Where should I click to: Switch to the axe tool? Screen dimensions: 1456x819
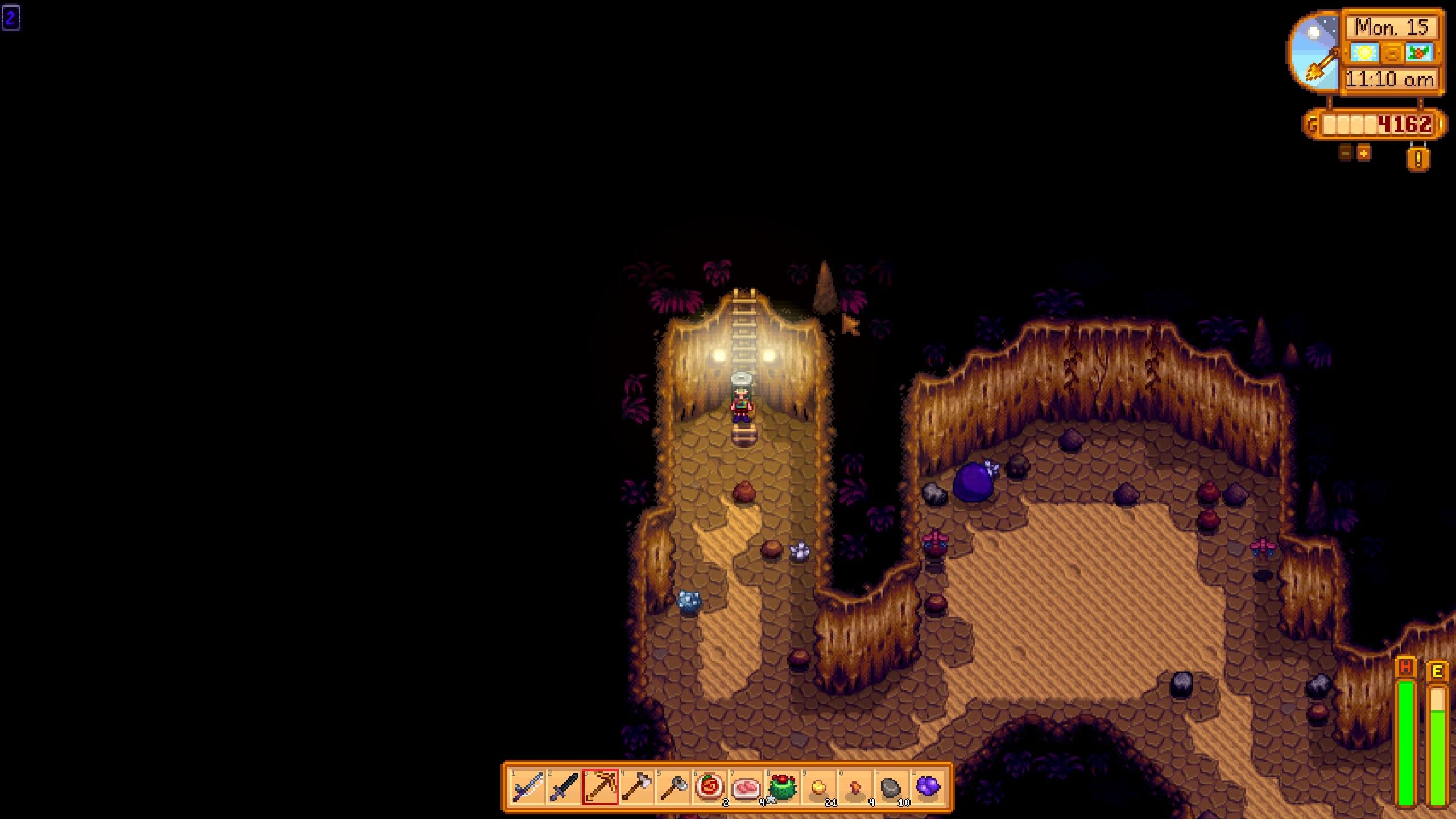636,788
